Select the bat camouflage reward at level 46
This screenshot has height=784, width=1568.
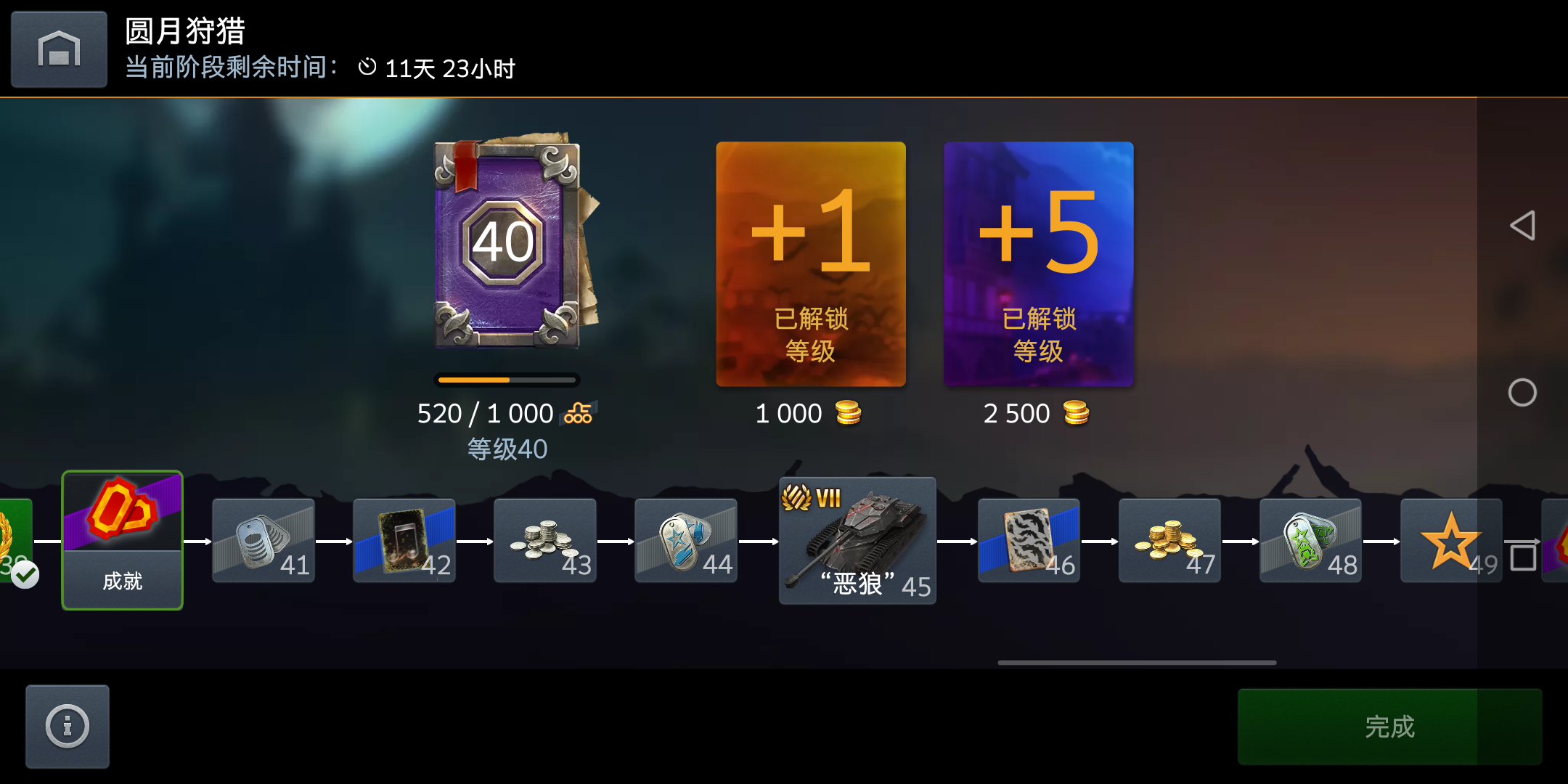pos(1029,541)
